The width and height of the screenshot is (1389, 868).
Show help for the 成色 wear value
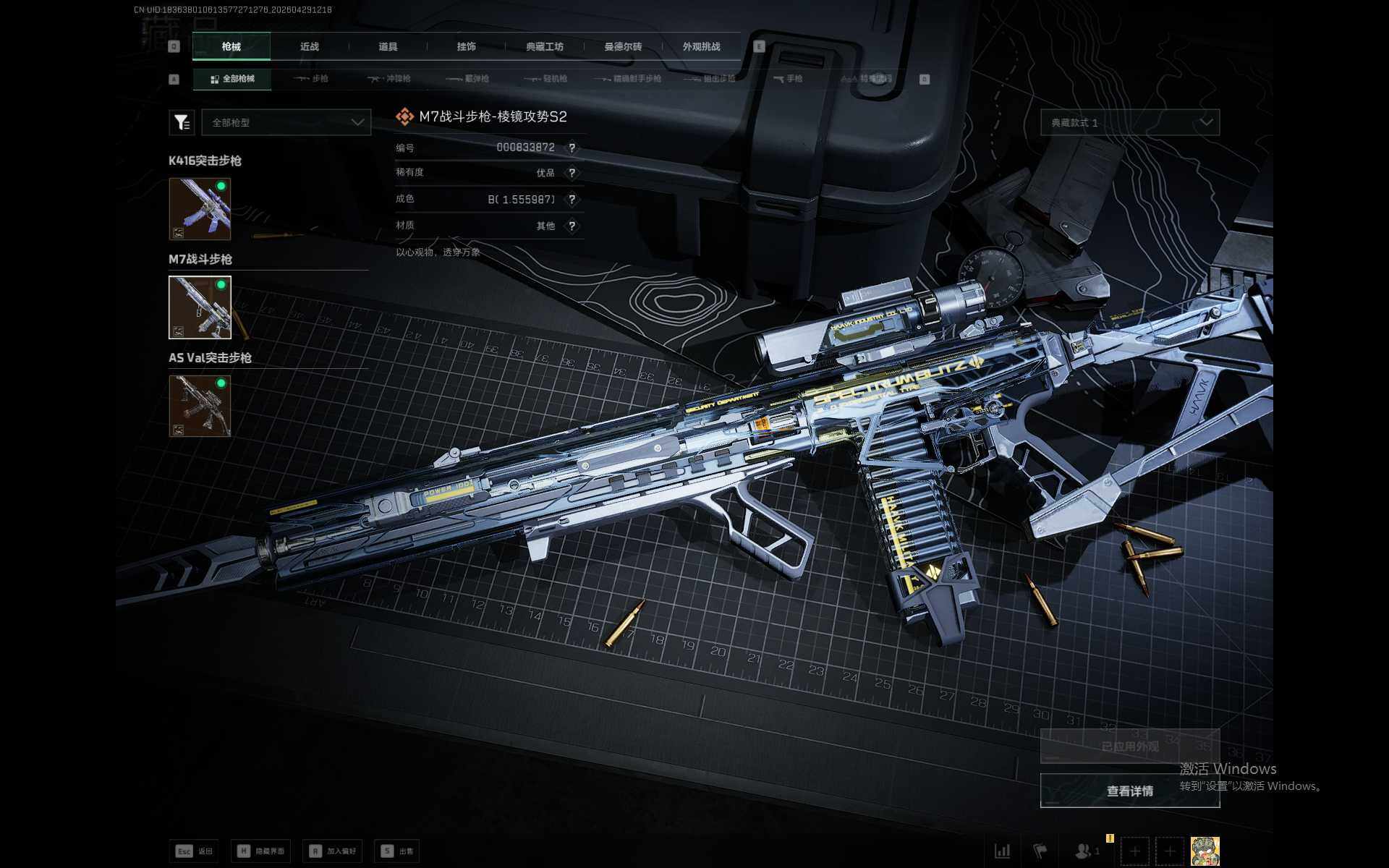[x=572, y=200]
